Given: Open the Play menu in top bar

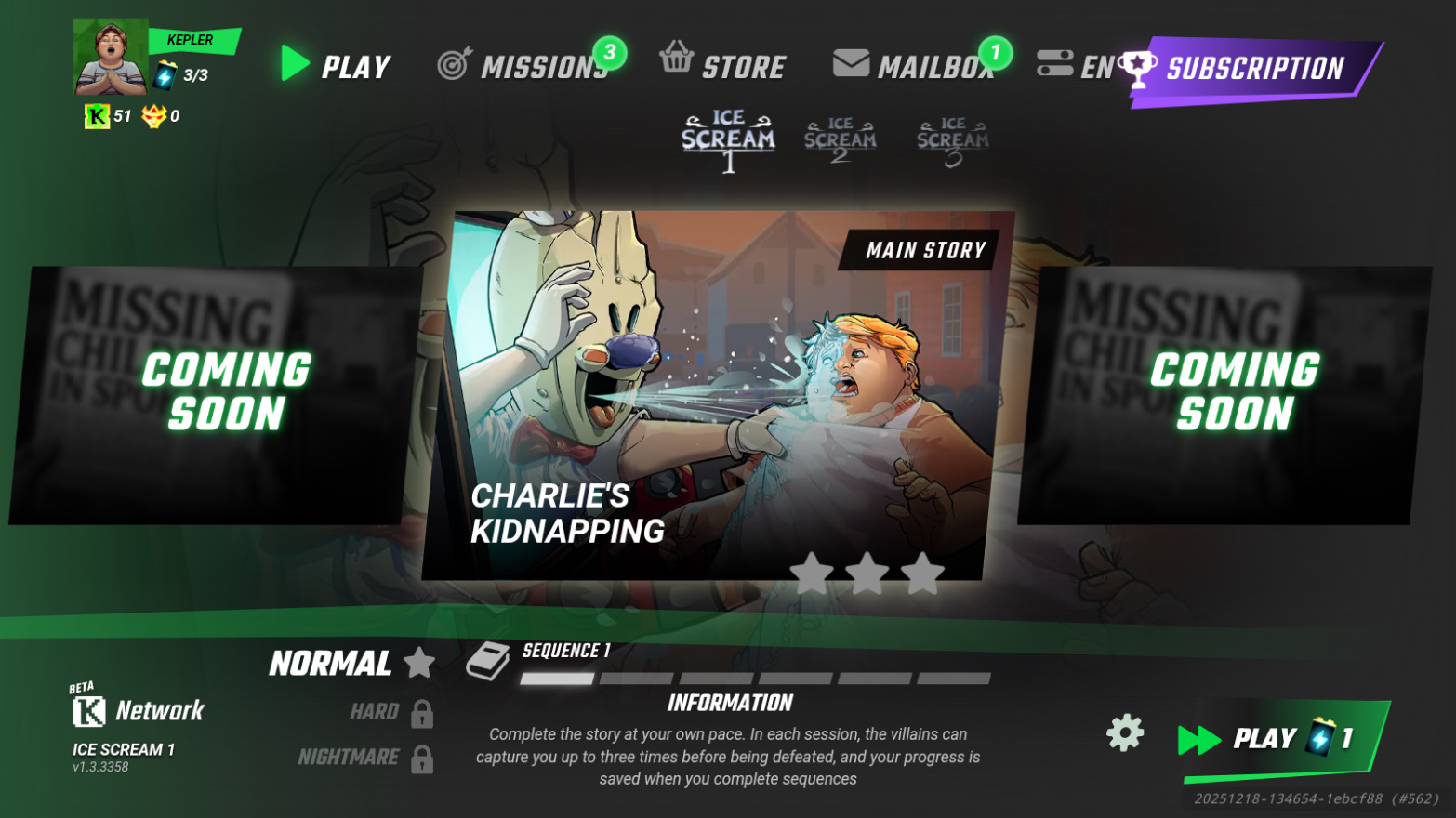Looking at the screenshot, I should (337, 66).
